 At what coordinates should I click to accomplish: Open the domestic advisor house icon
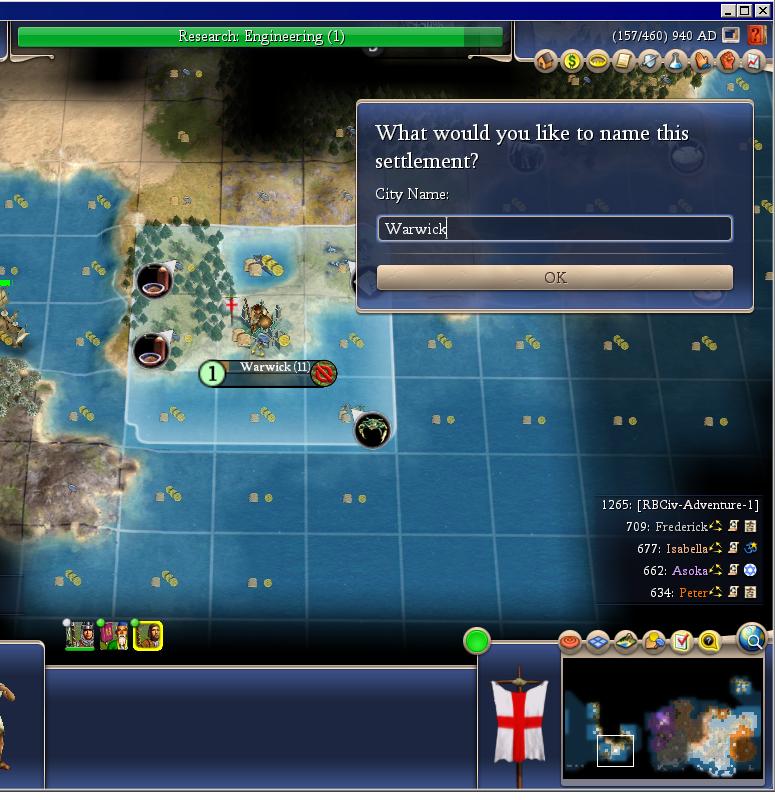[546, 62]
